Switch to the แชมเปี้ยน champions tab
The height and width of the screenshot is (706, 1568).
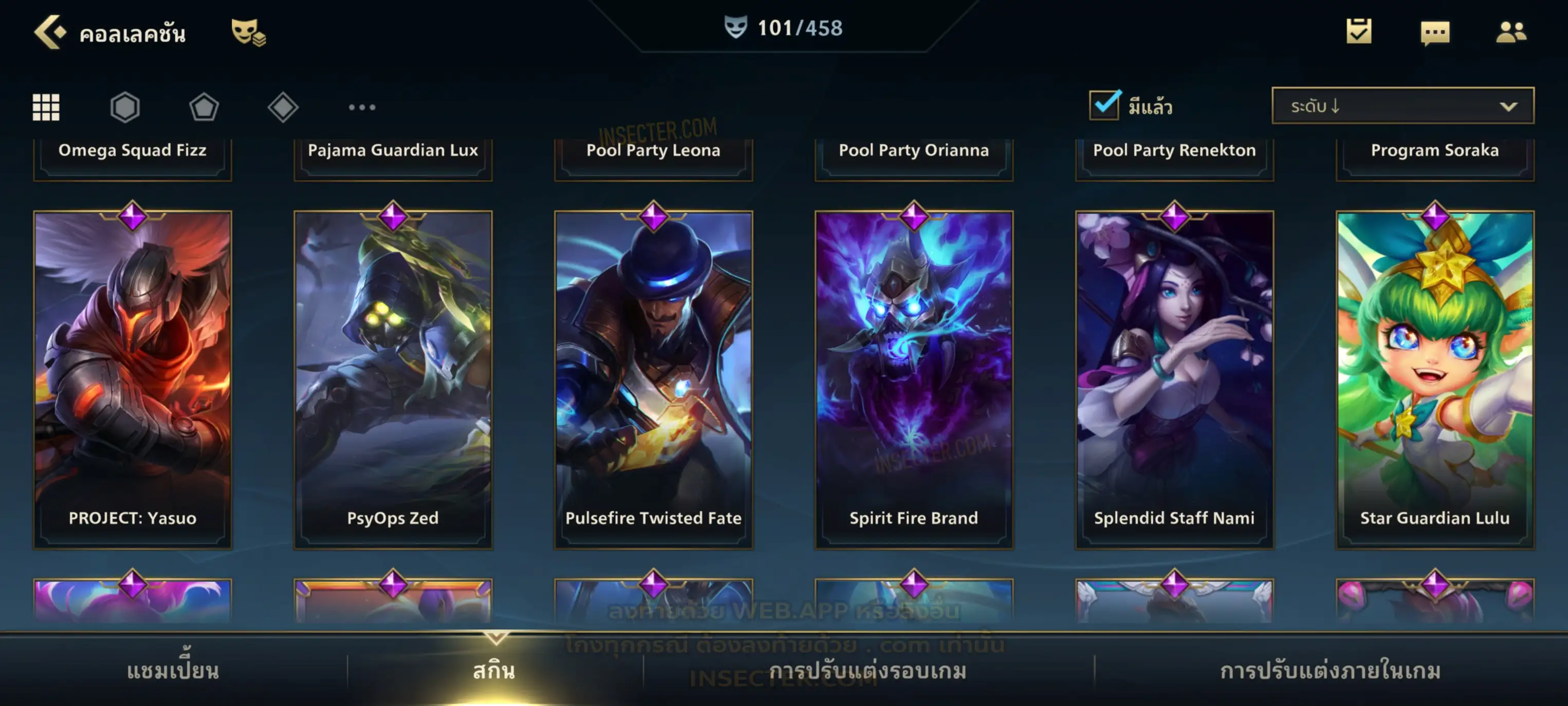click(173, 671)
